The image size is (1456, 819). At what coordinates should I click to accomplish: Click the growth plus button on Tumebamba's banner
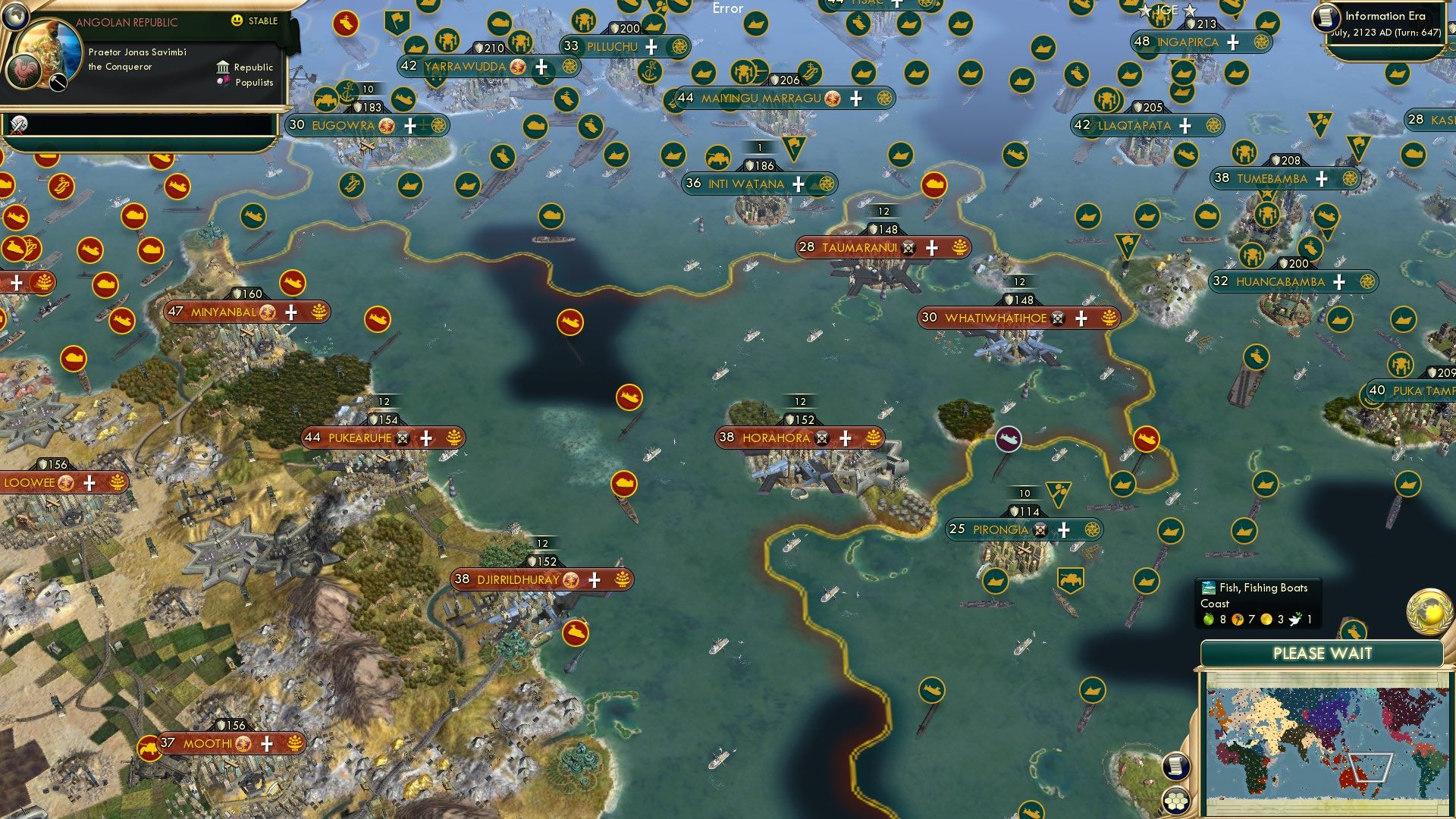coord(1323,179)
